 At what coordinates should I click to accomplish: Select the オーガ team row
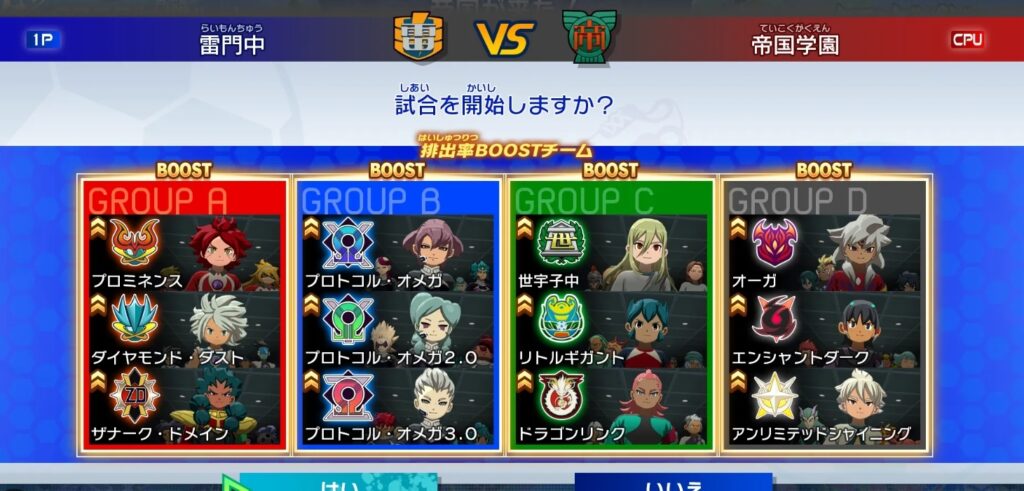[x=825, y=255]
